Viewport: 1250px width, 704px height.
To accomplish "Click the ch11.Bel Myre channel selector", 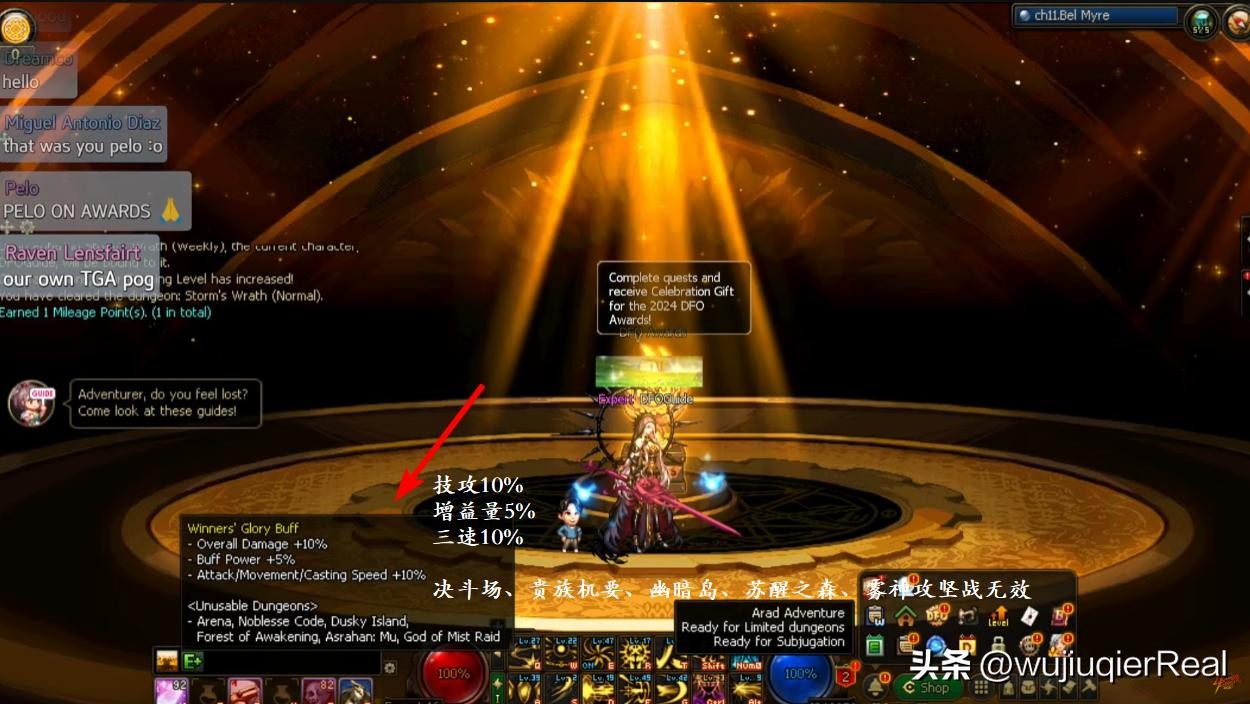I will (1094, 16).
